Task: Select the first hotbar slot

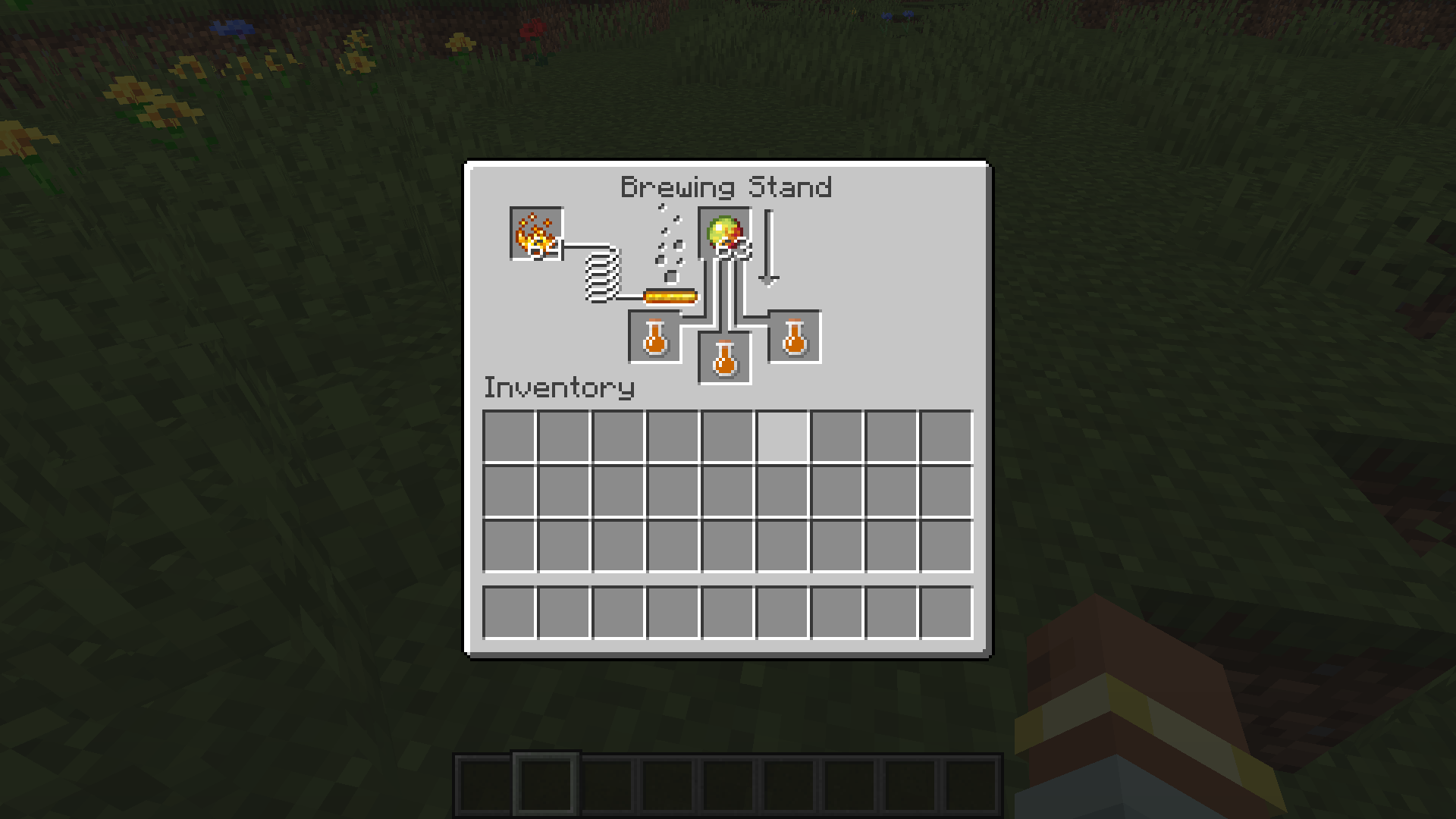Action: click(485, 785)
